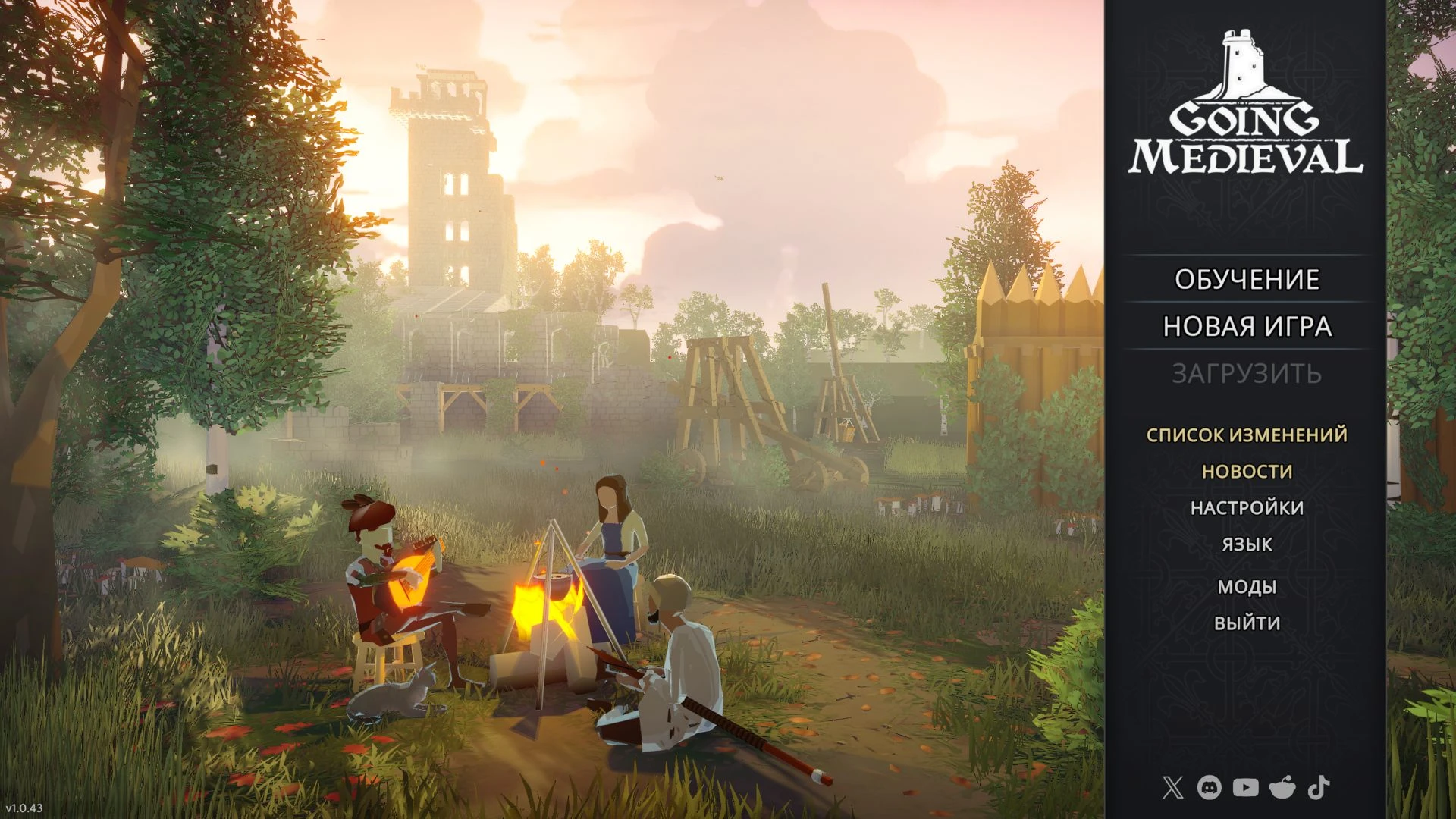Open the Моды mods menu
The height and width of the screenshot is (819, 1456).
[x=1247, y=587]
